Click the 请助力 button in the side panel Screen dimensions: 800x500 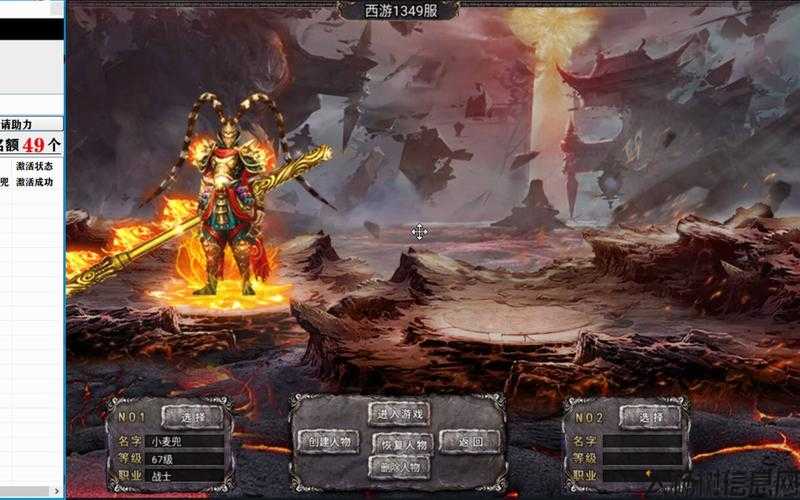pos(31,124)
